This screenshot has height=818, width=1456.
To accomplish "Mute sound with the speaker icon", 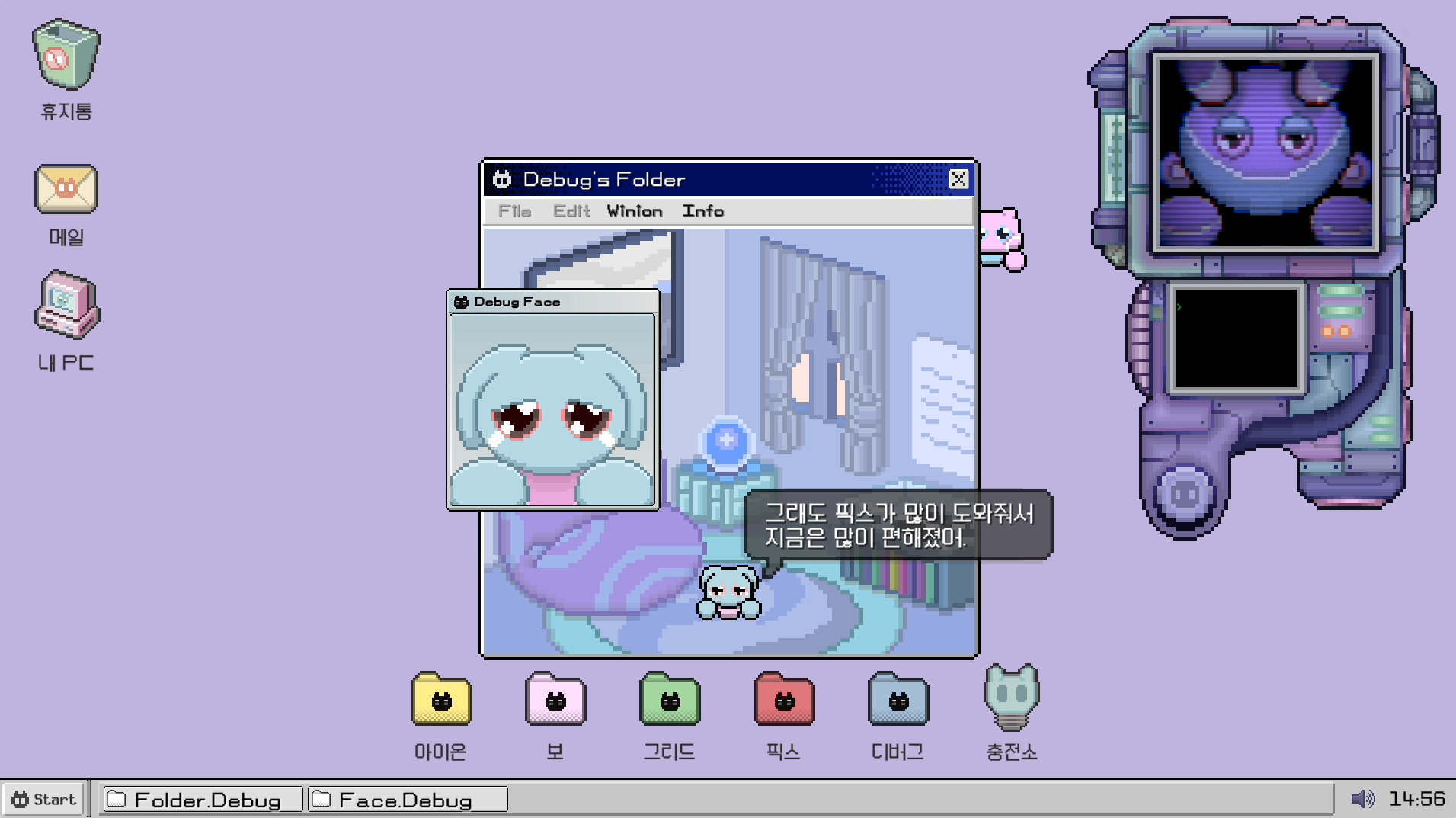I will click(1364, 798).
